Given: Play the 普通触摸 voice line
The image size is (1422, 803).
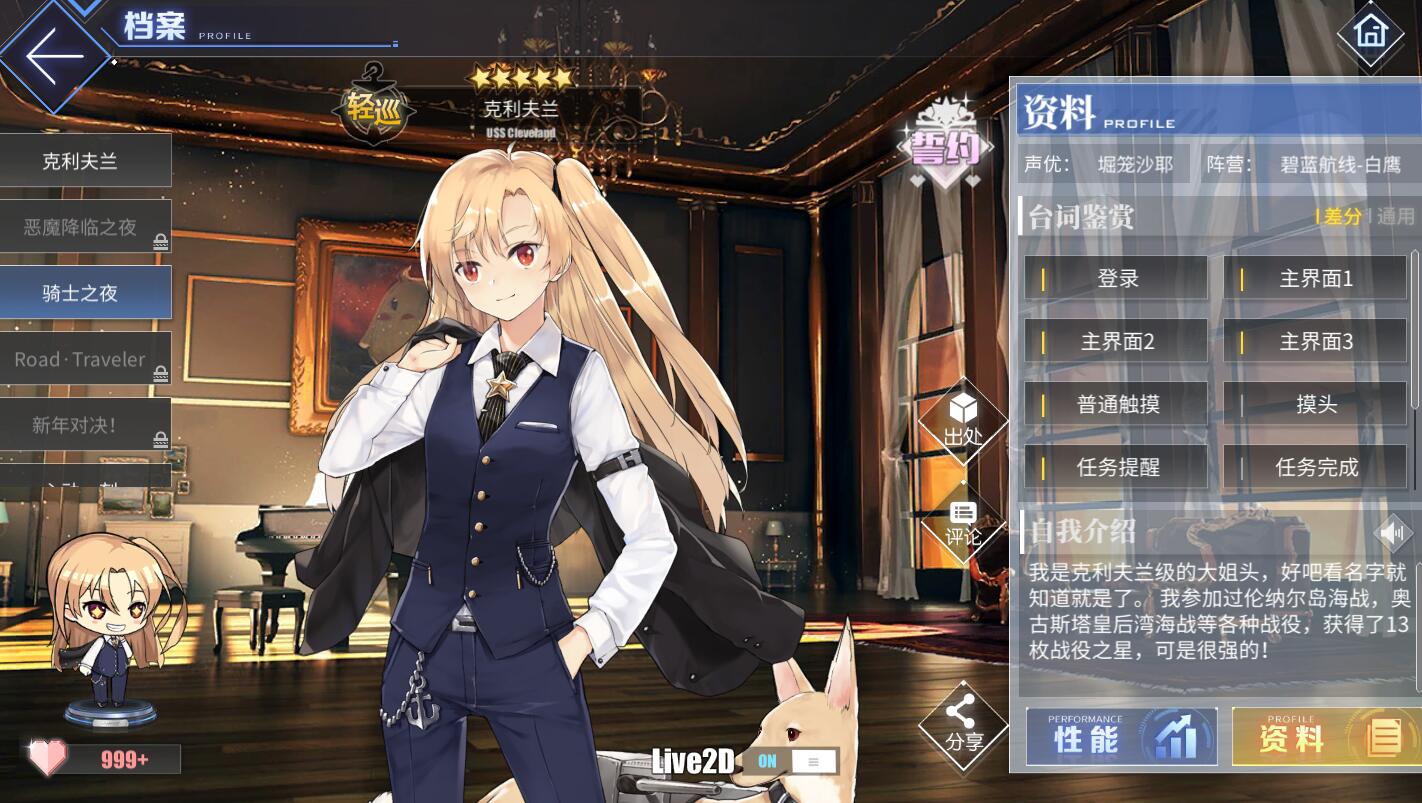Looking at the screenshot, I should point(1115,404).
